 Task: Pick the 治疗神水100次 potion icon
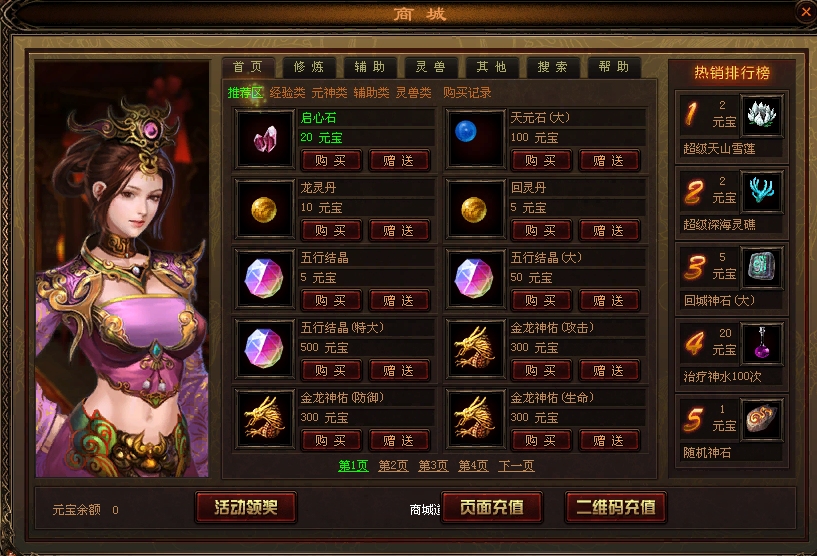pos(761,343)
